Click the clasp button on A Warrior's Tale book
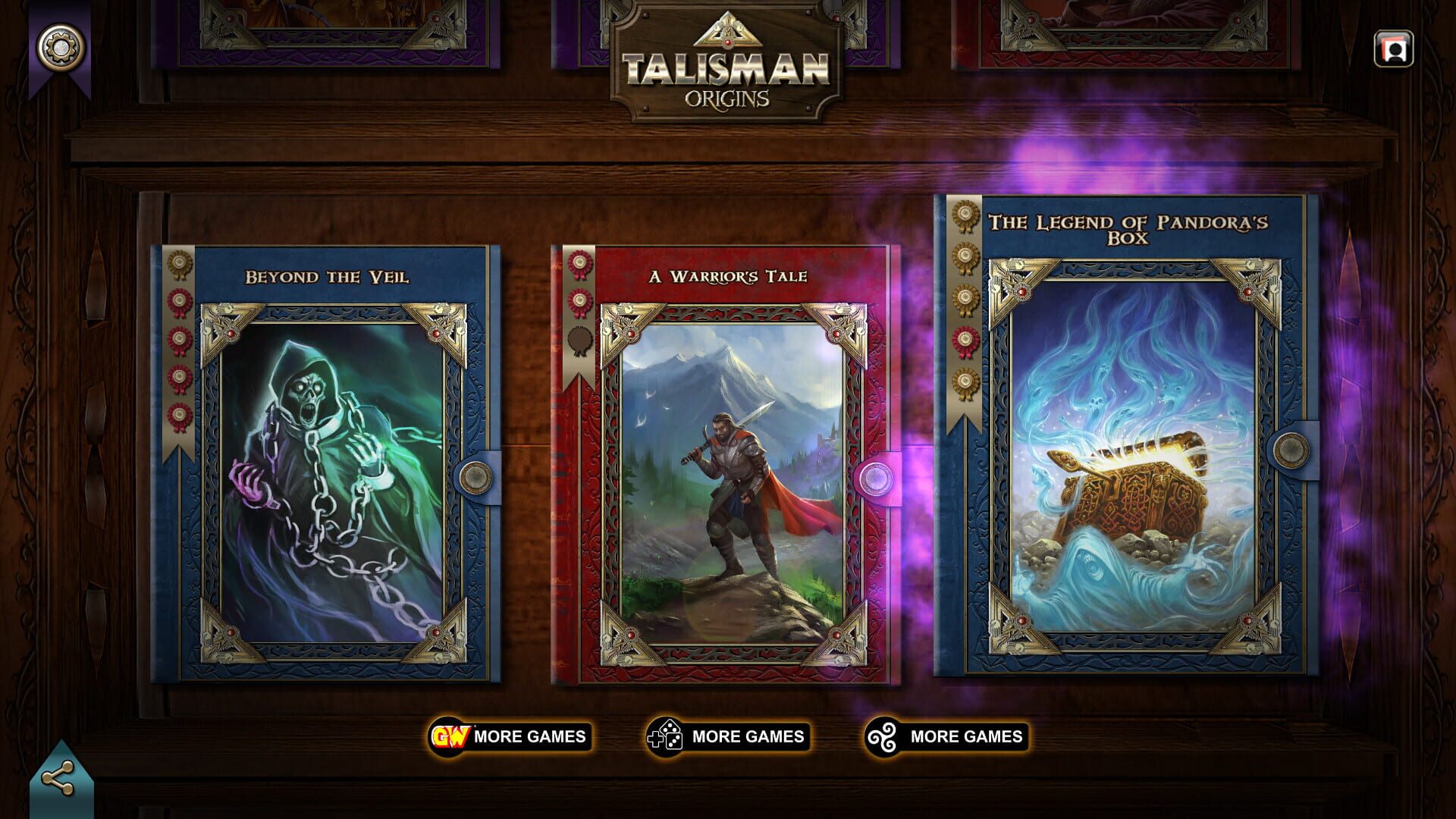This screenshot has height=819, width=1456. pos(874,478)
